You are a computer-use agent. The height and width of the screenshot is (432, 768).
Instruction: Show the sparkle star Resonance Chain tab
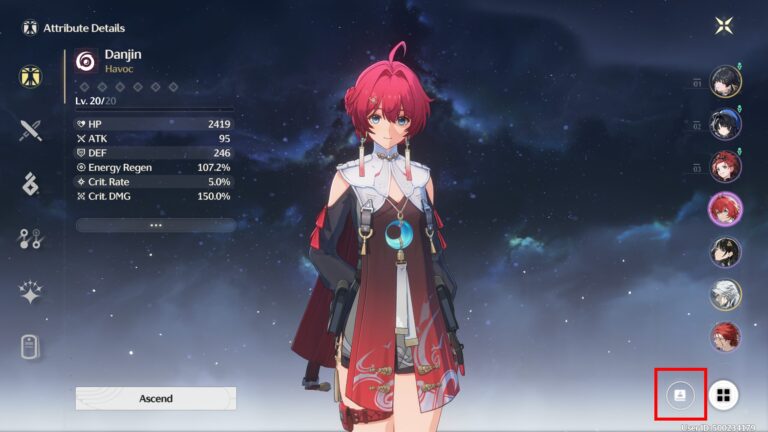click(30, 292)
